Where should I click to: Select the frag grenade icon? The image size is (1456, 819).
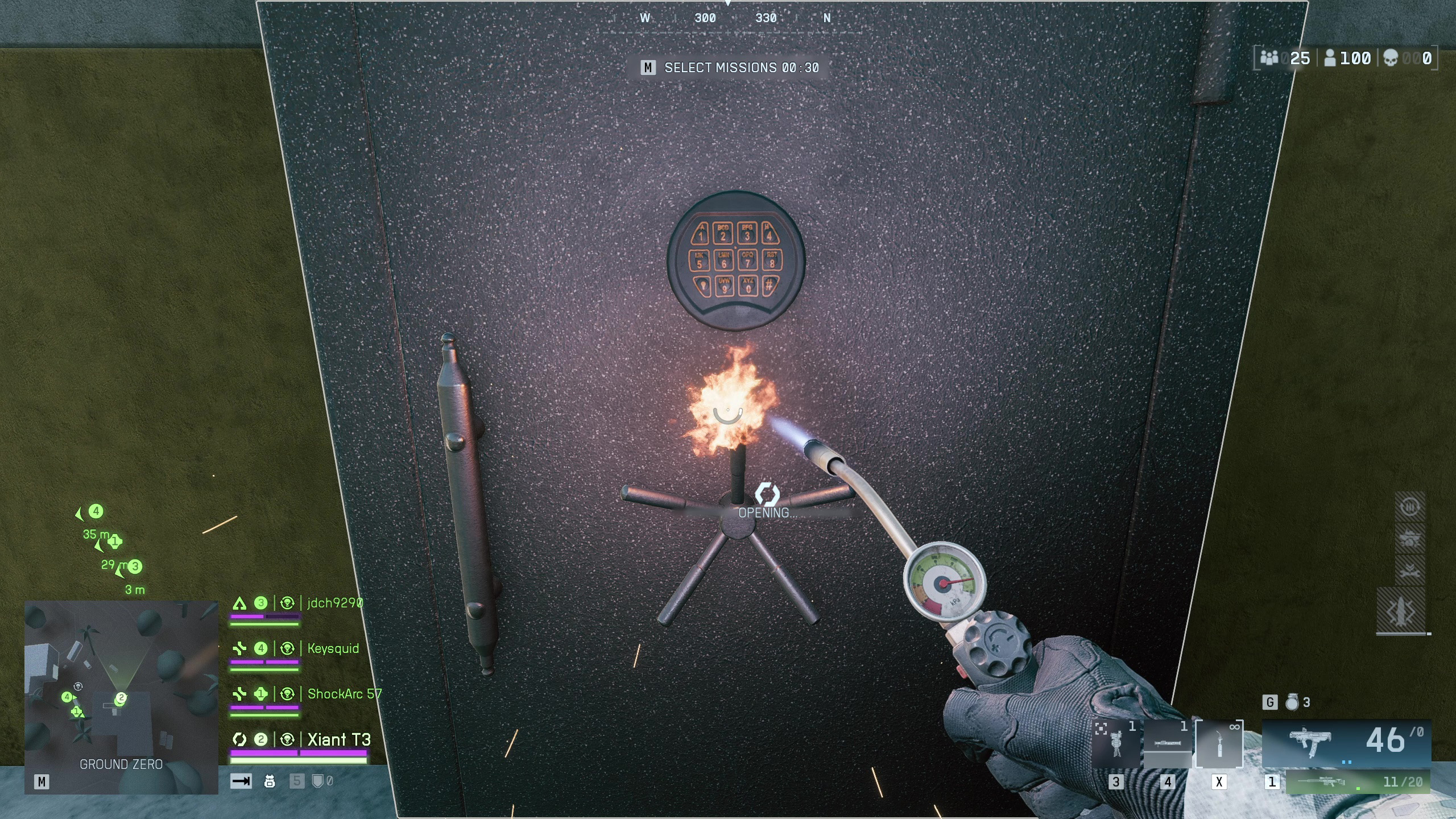click(x=1292, y=702)
